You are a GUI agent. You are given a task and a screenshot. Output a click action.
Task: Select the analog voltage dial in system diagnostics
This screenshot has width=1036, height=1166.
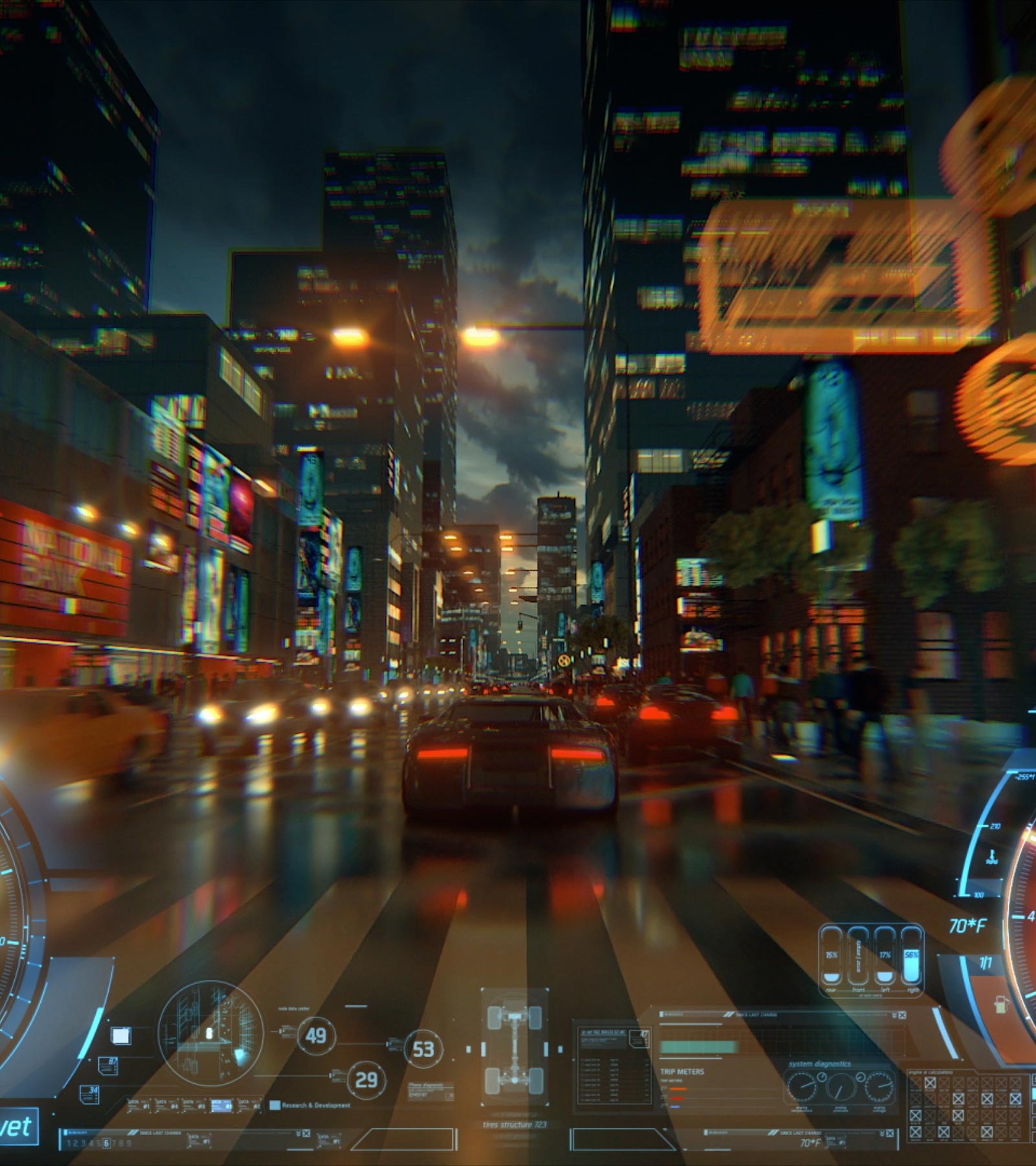[879, 1086]
